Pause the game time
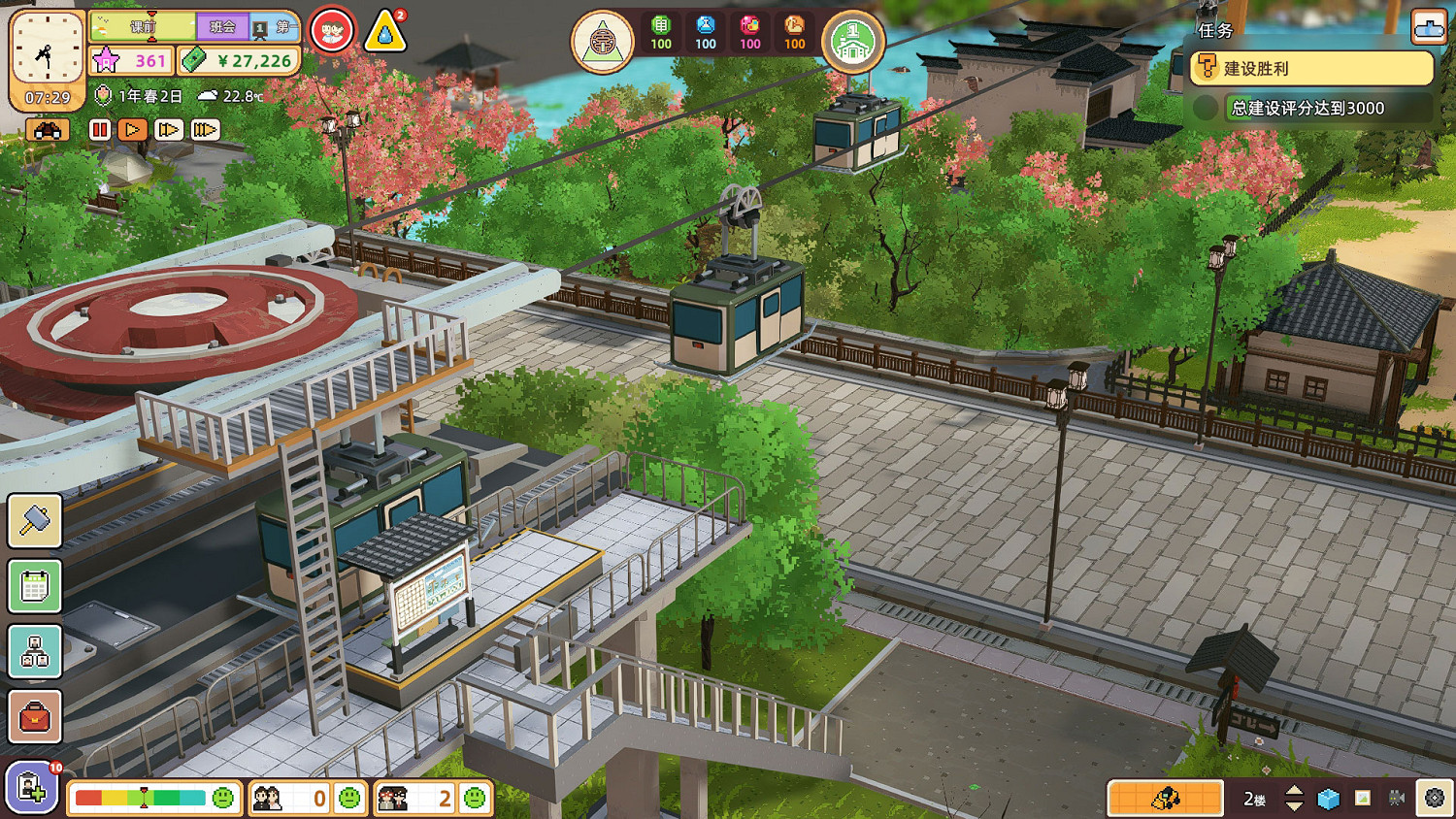The image size is (1456, 819). coord(99,130)
